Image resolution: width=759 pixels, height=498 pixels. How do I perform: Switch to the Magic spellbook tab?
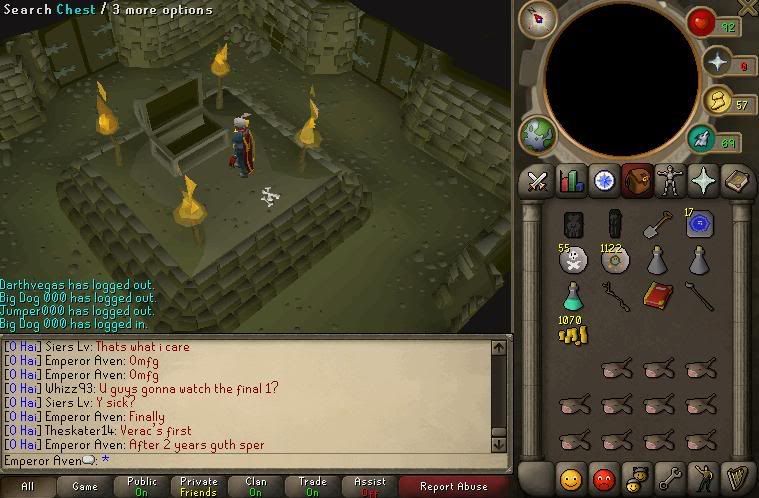point(737,181)
